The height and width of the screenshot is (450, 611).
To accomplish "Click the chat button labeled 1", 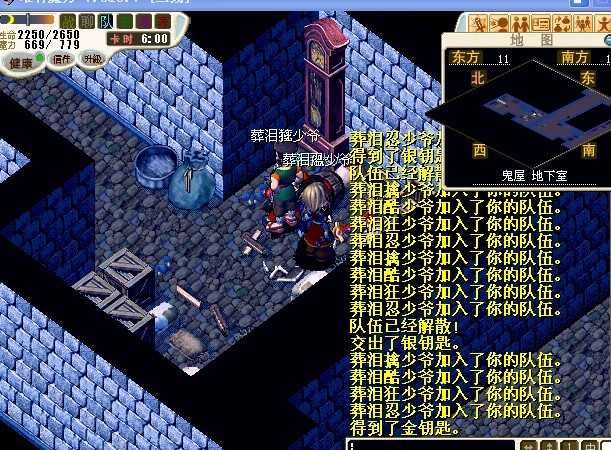I will point(569,445).
